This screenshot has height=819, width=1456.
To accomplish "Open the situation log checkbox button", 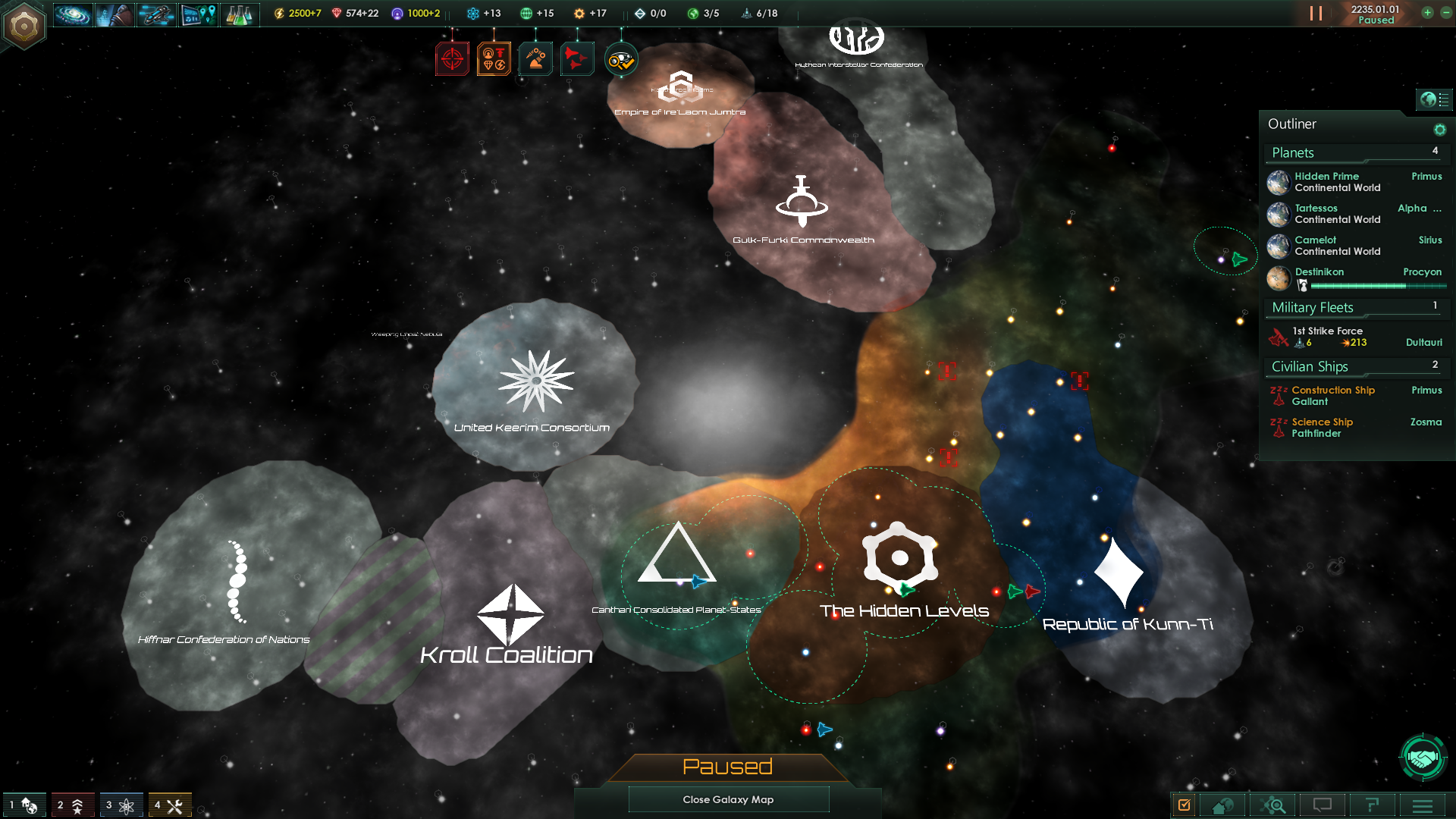I will point(1184,805).
